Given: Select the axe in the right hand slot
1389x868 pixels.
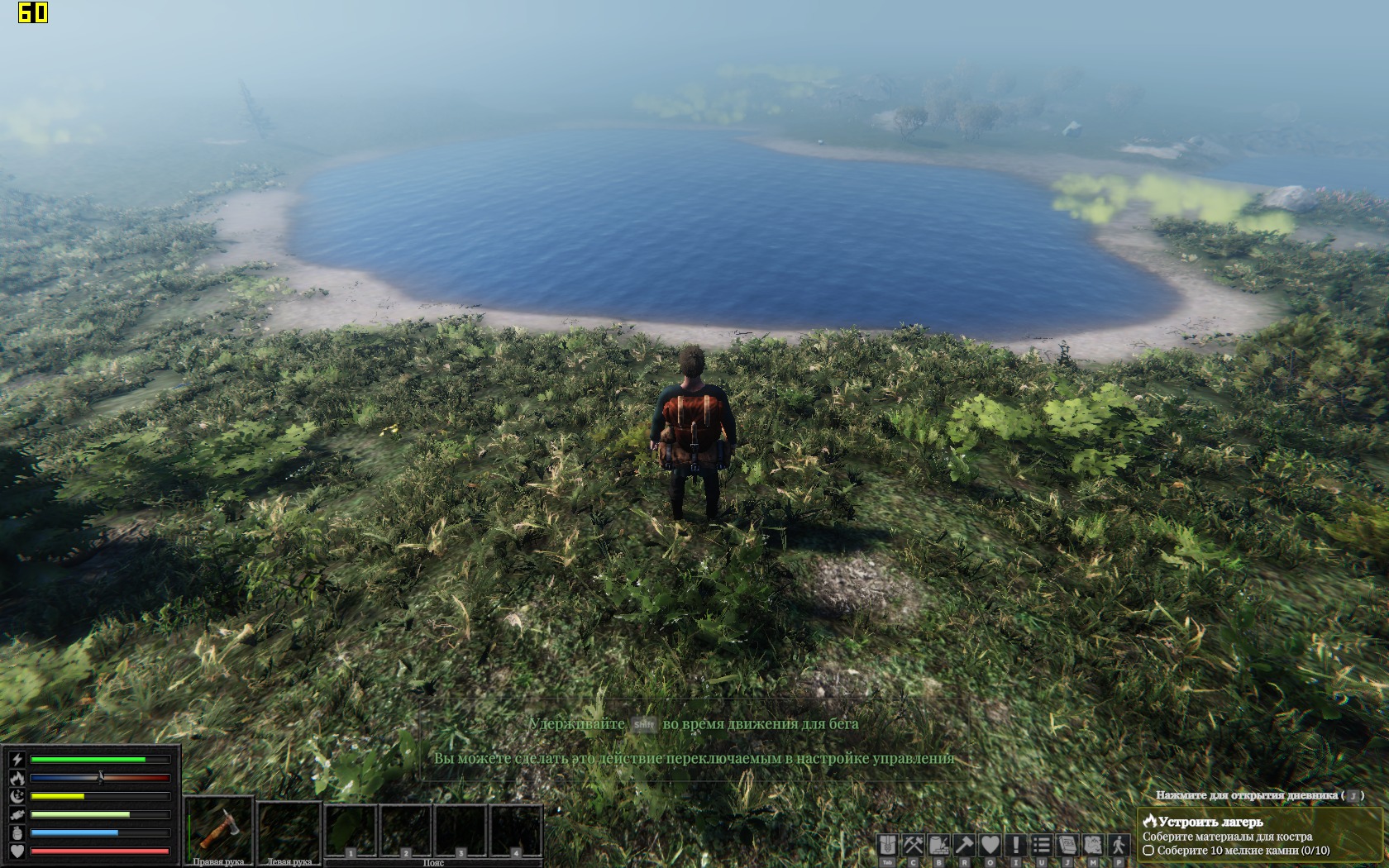Looking at the screenshot, I should click(218, 827).
